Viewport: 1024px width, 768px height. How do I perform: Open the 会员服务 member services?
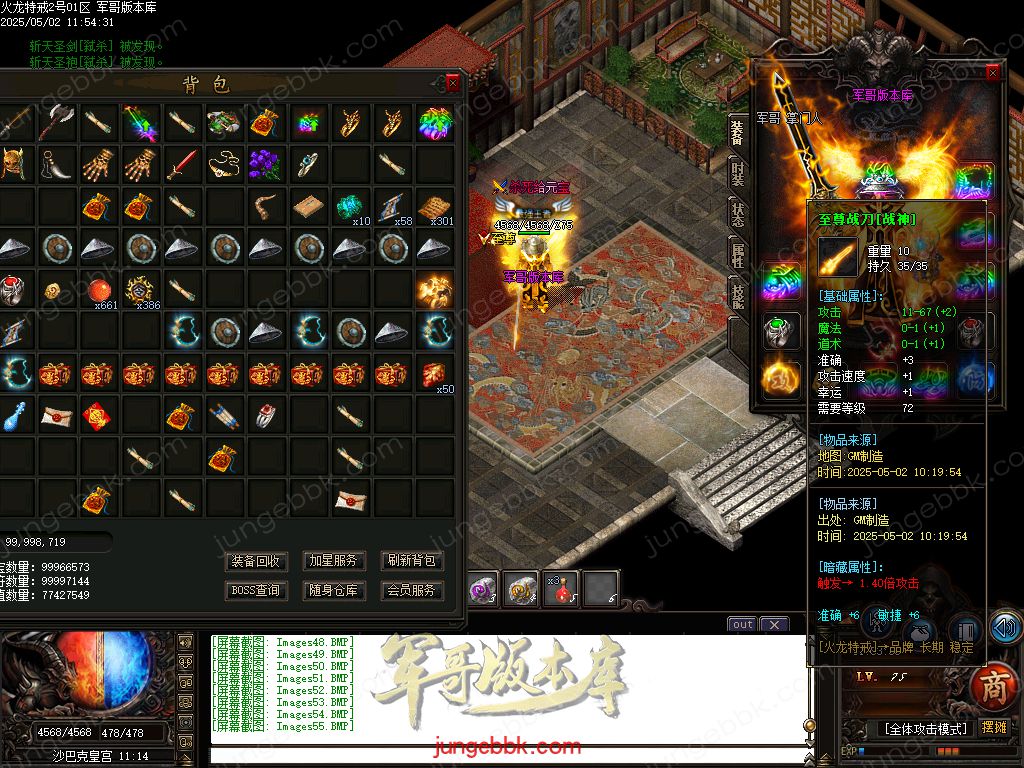pos(412,590)
